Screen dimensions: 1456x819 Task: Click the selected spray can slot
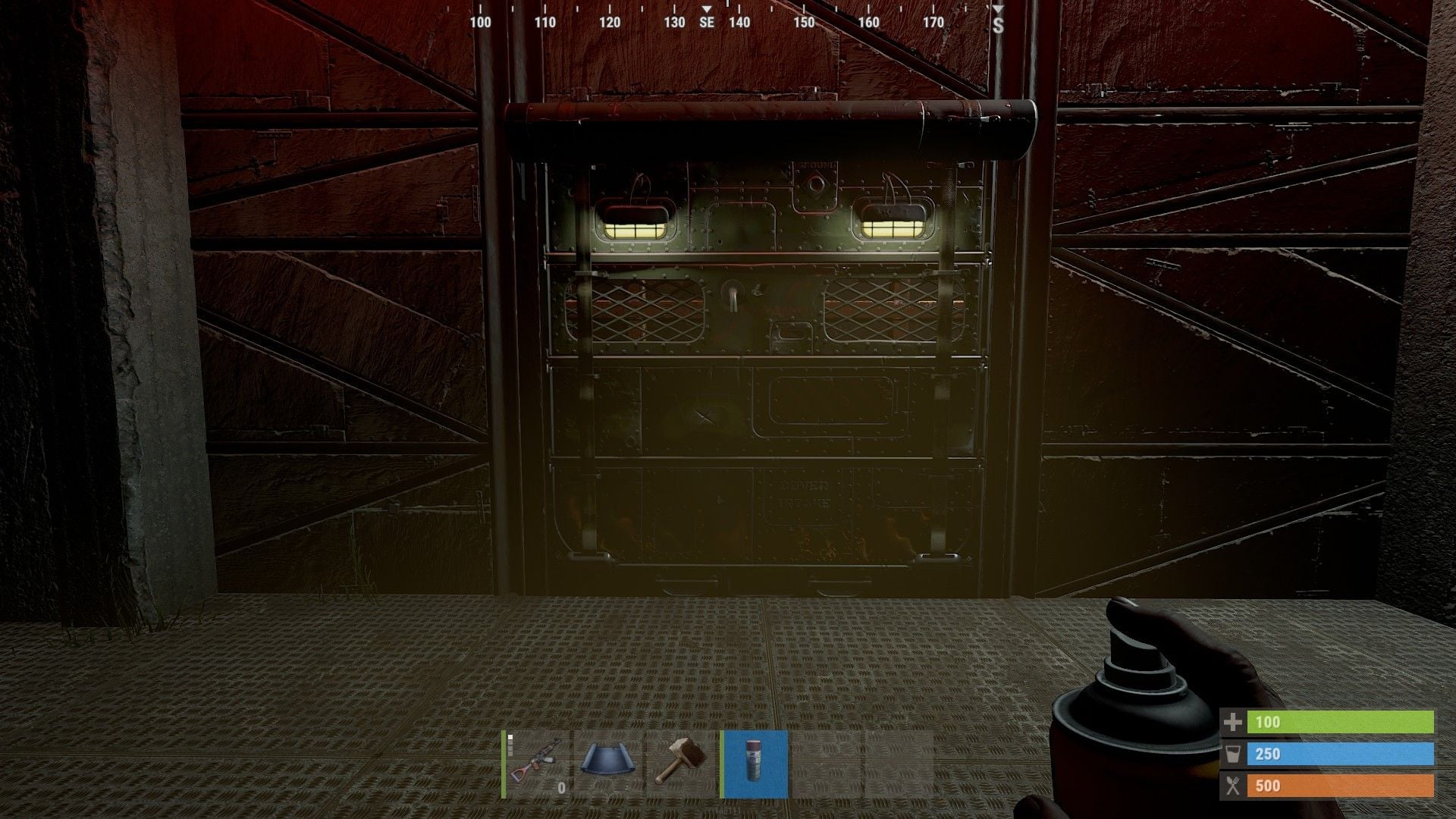pos(755,764)
